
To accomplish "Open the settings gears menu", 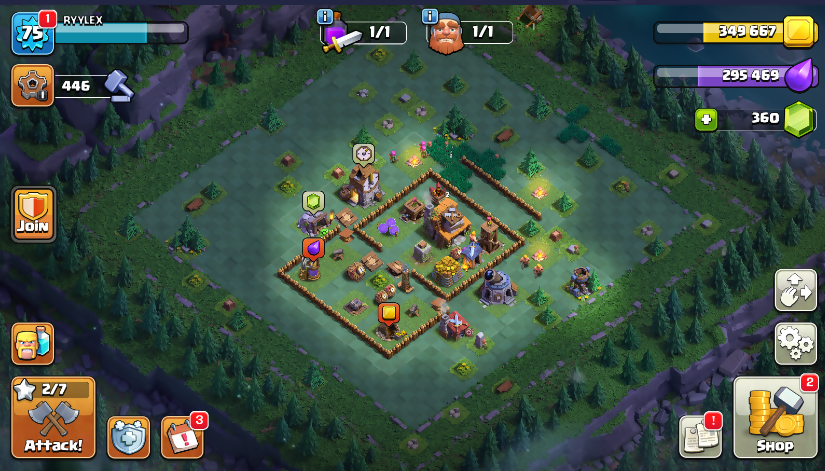I will click(795, 343).
